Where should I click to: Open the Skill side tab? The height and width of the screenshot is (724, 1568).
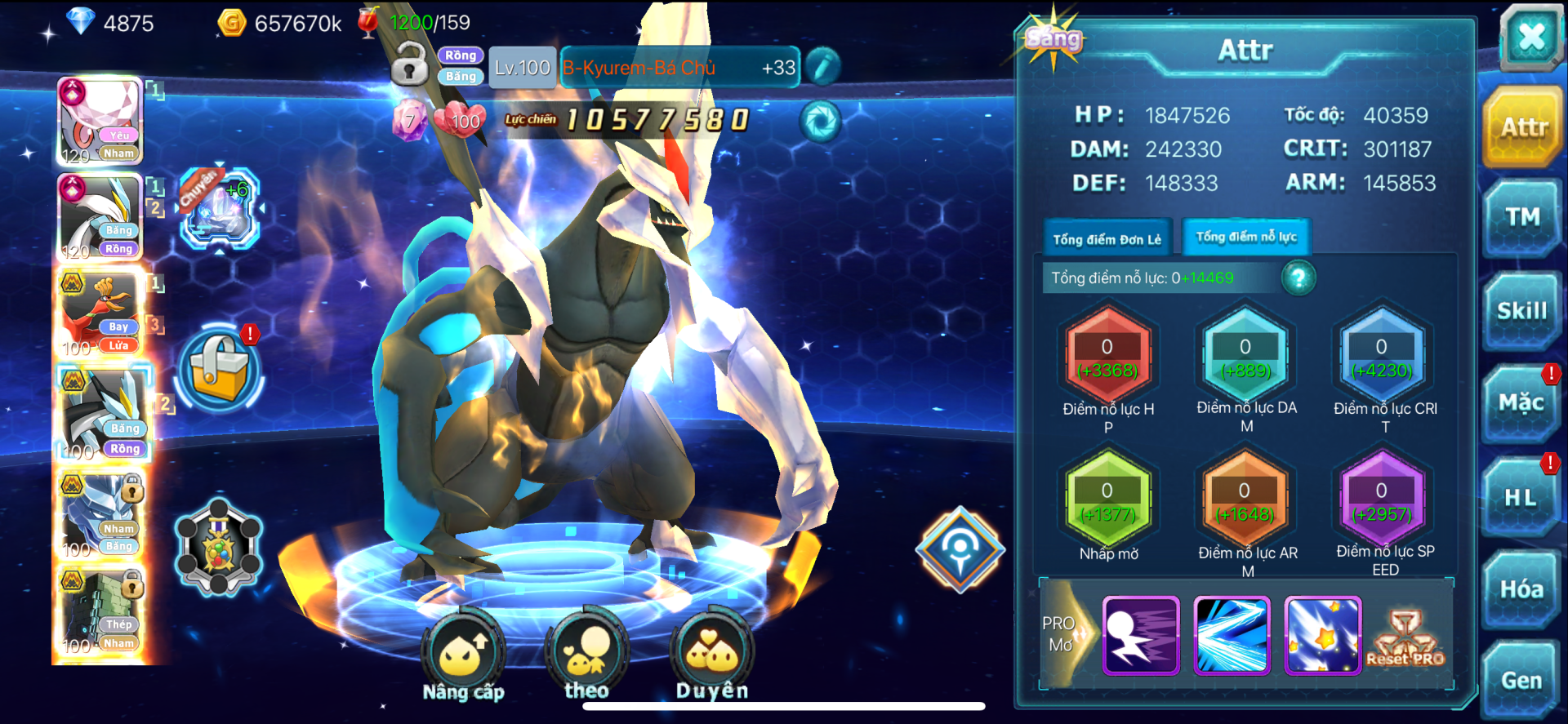point(1522,311)
